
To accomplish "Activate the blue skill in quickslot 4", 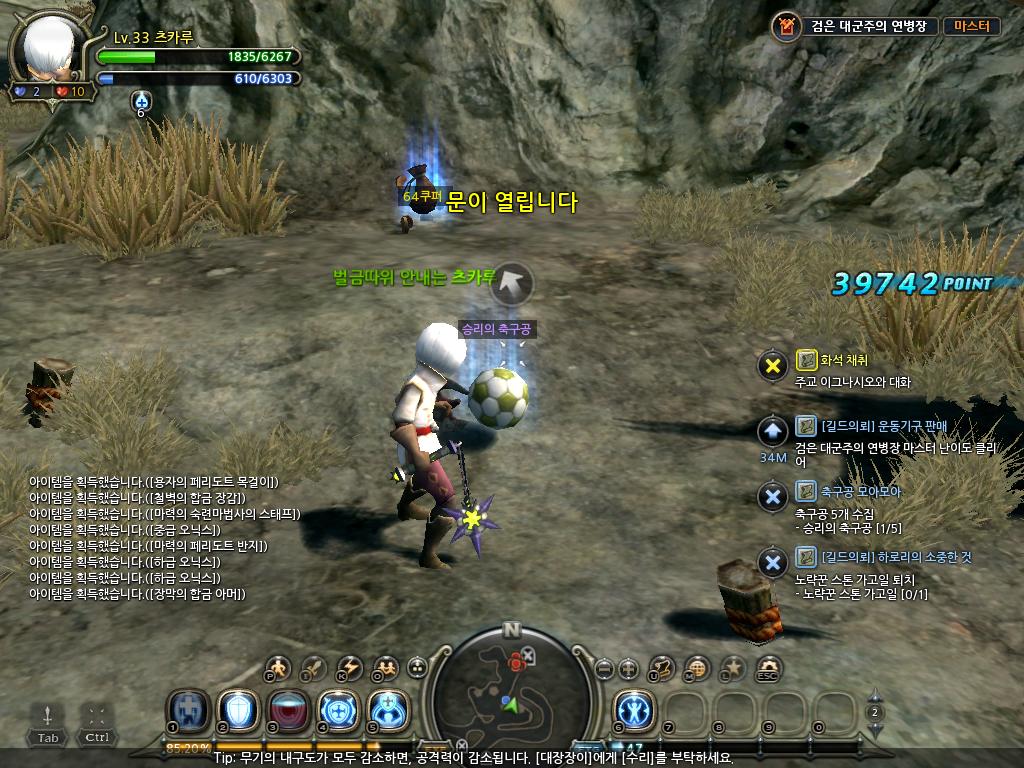I will pyautogui.click(x=338, y=710).
